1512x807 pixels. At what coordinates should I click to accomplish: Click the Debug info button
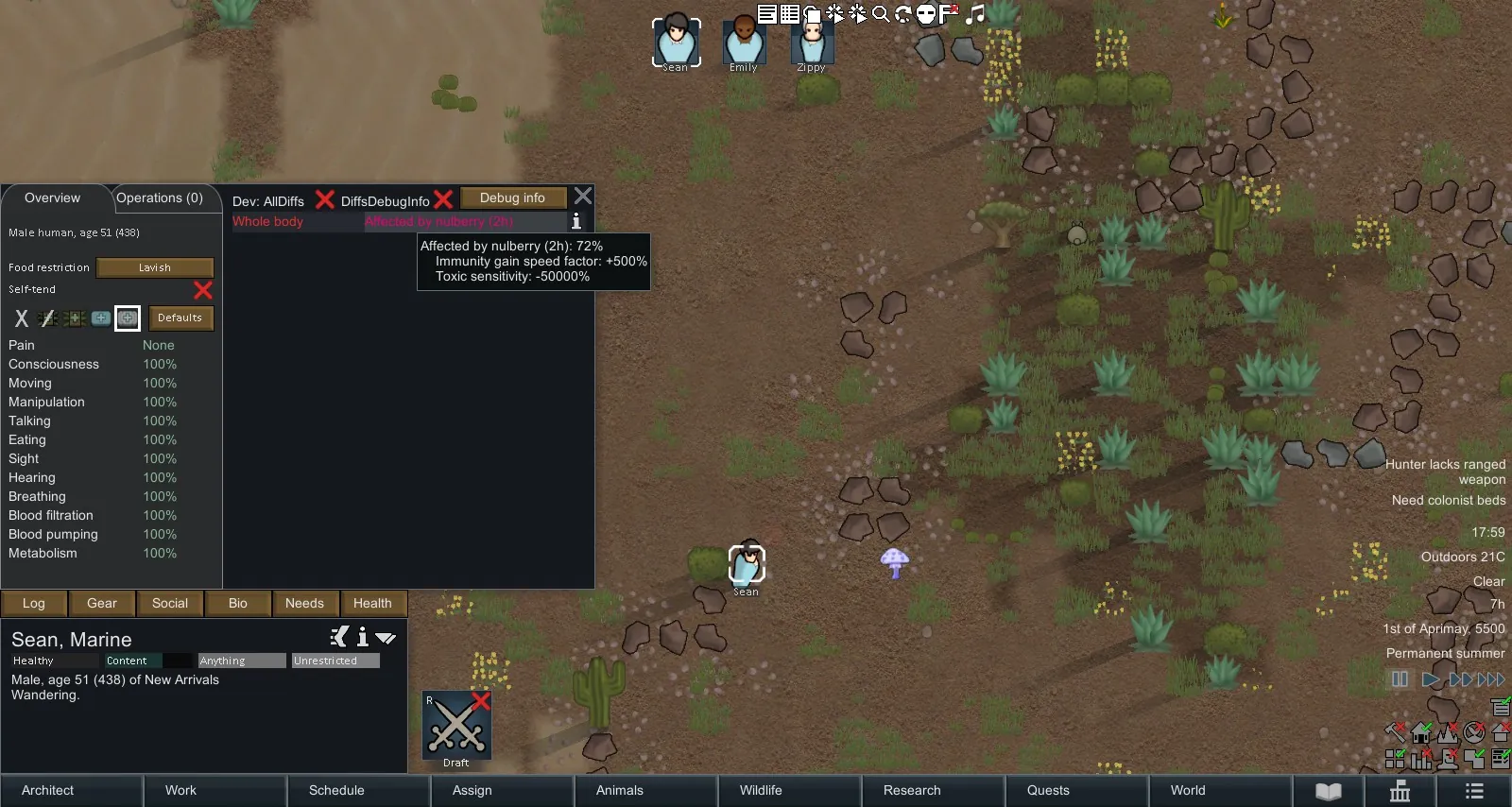click(512, 197)
